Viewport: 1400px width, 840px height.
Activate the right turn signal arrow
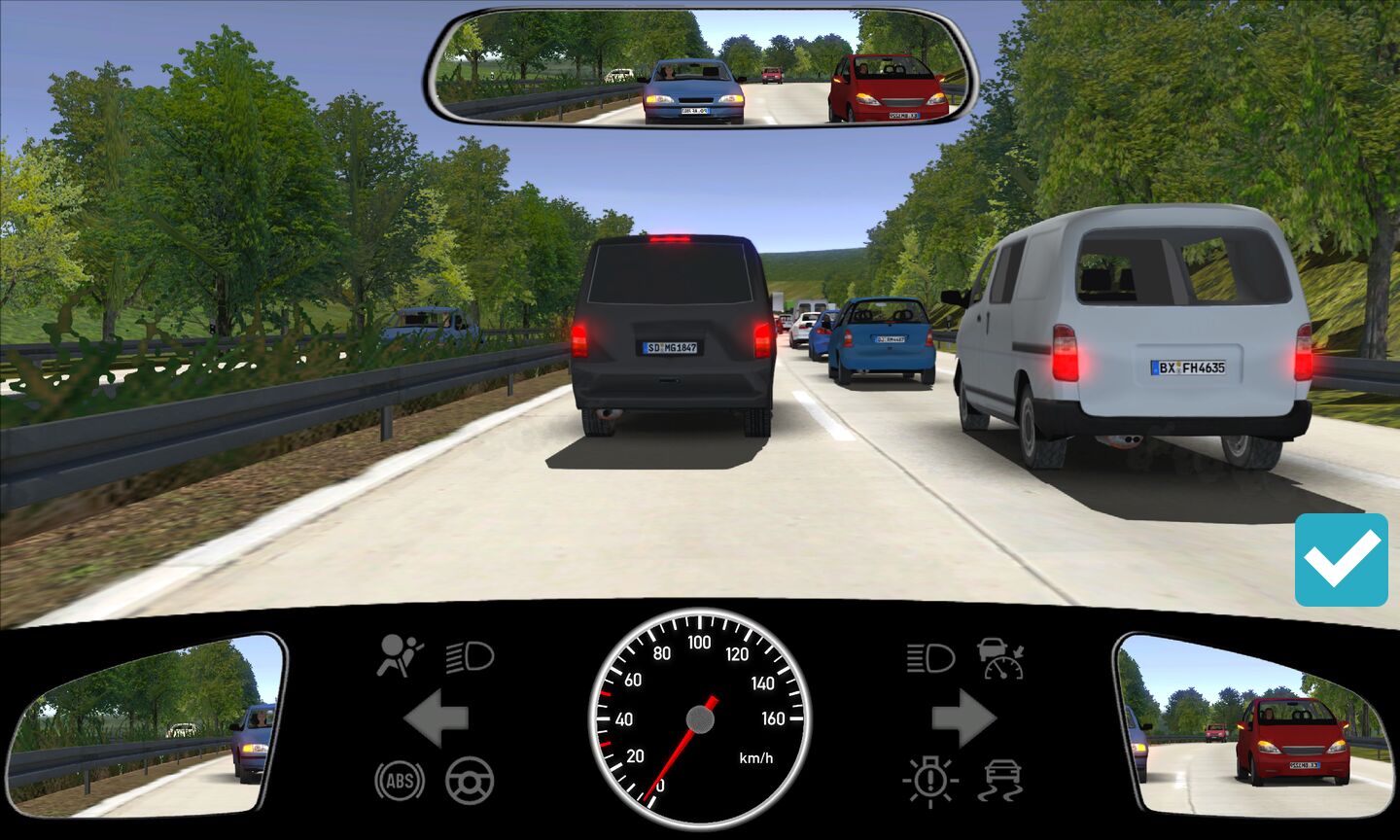pyautogui.click(x=963, y=719)
